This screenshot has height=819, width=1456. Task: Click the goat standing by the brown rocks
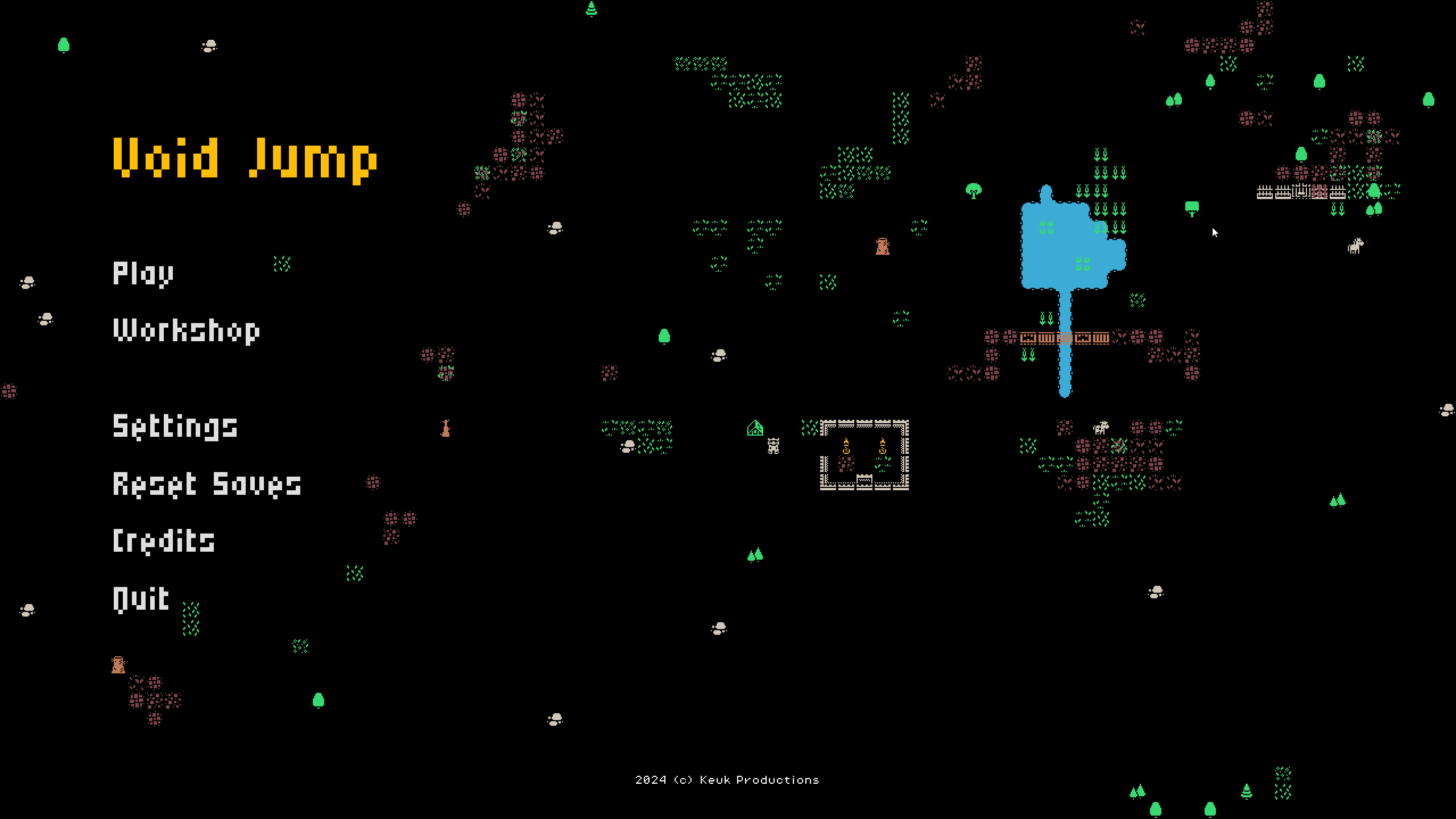point(1101,428)
